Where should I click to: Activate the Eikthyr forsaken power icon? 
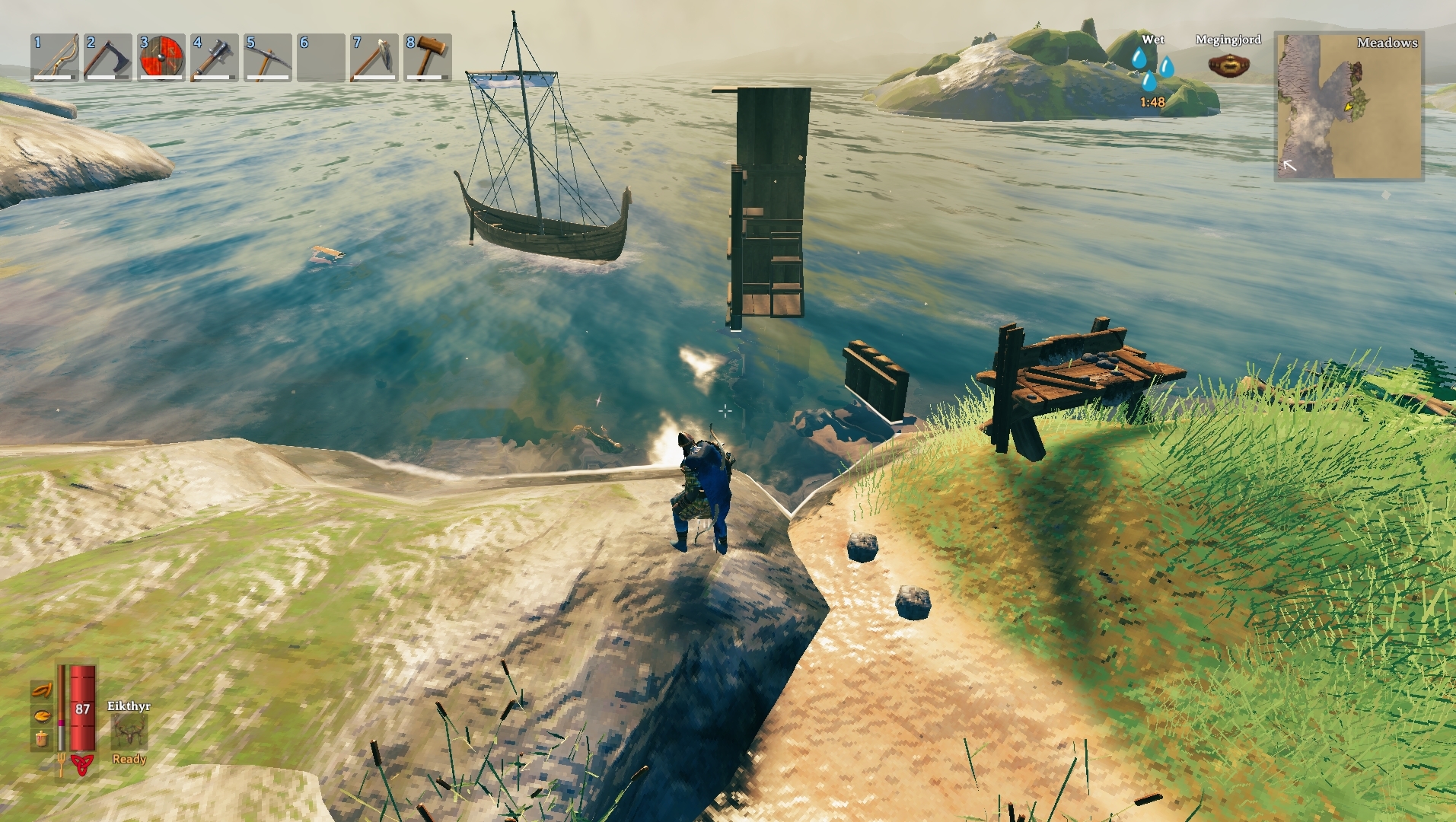coord(129,732)
